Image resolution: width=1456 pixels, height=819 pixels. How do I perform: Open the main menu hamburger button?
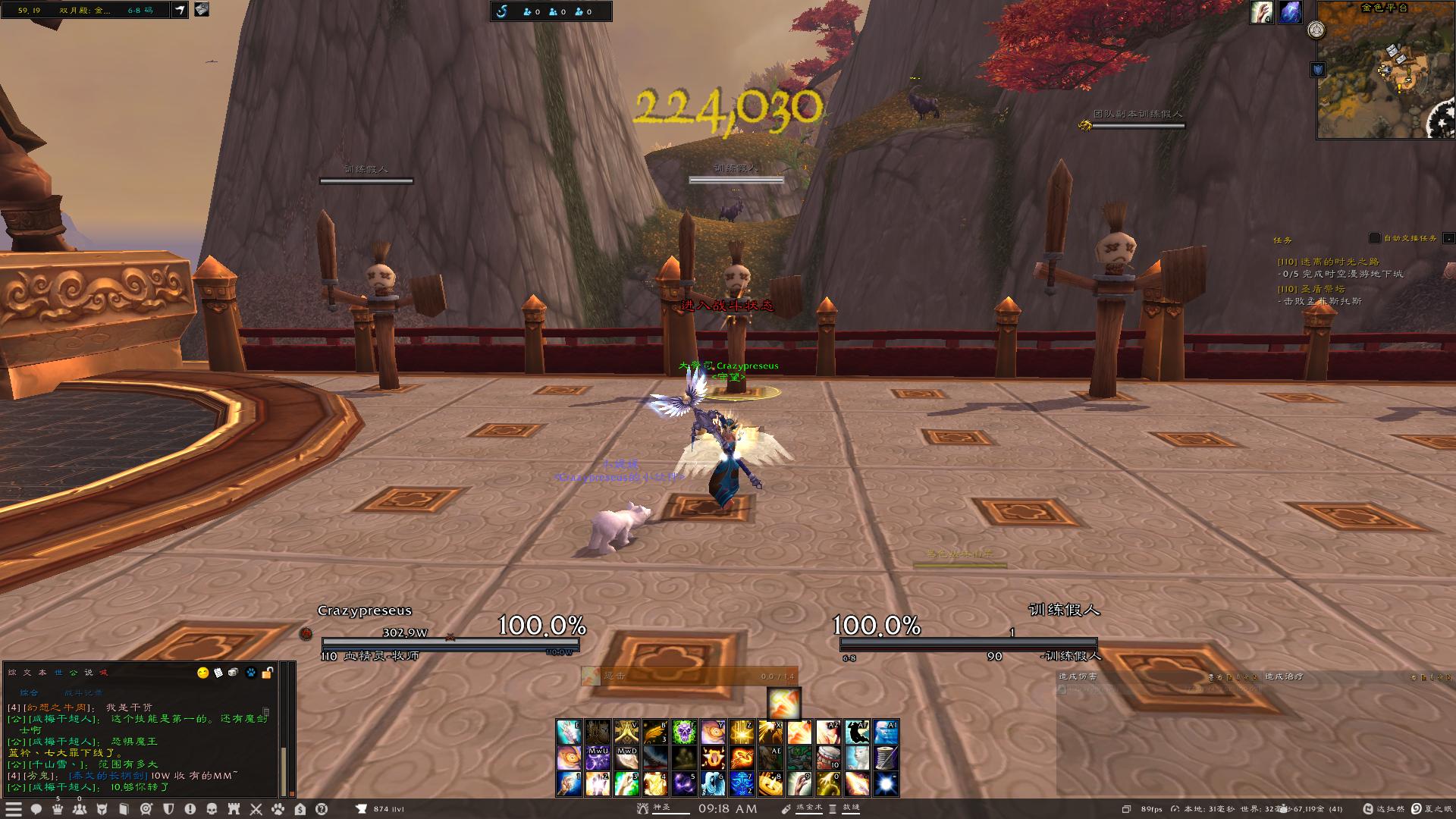(x=14, y=809)
